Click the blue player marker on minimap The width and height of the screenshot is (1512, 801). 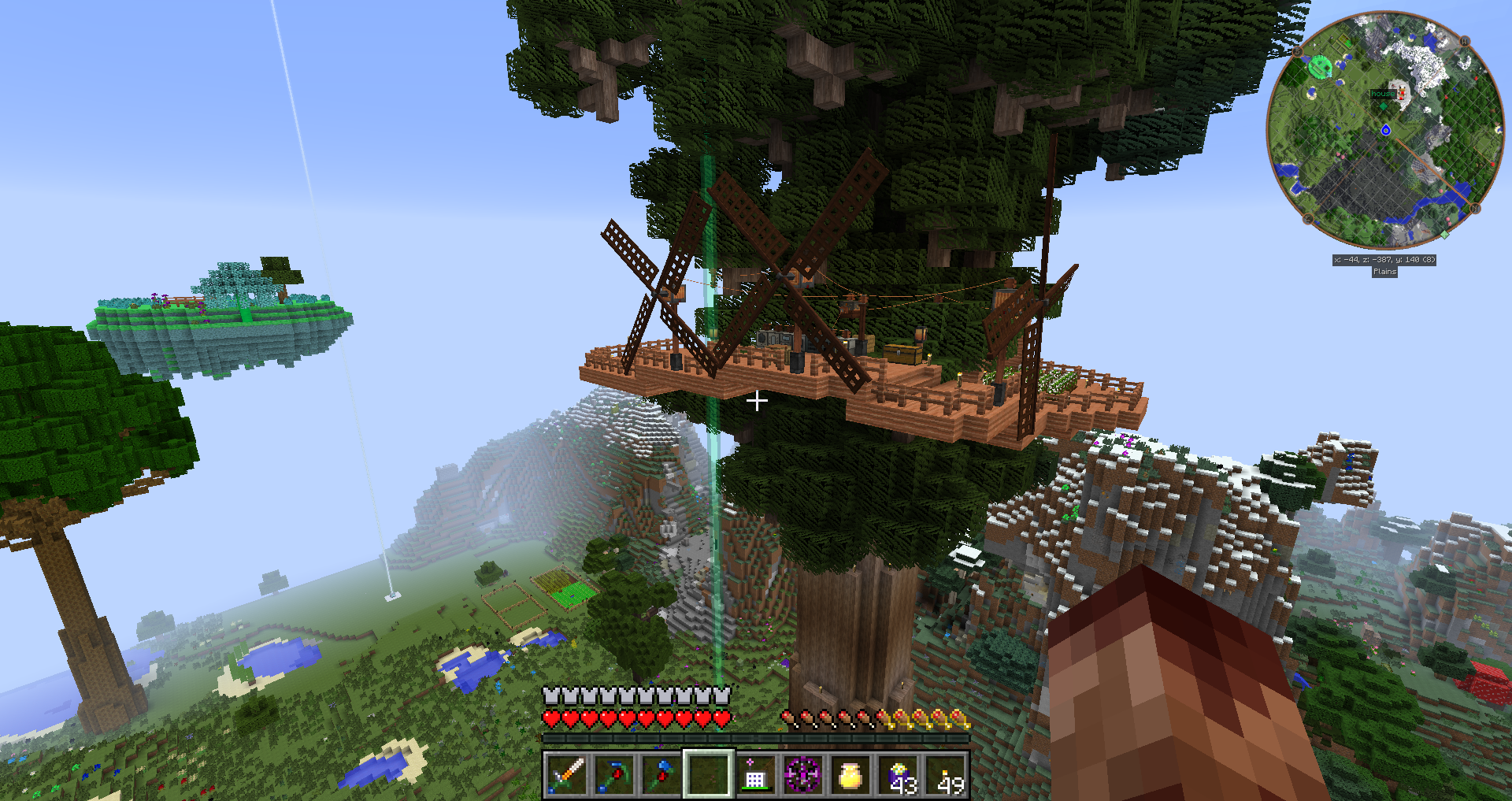click(x=1386, y=130)
